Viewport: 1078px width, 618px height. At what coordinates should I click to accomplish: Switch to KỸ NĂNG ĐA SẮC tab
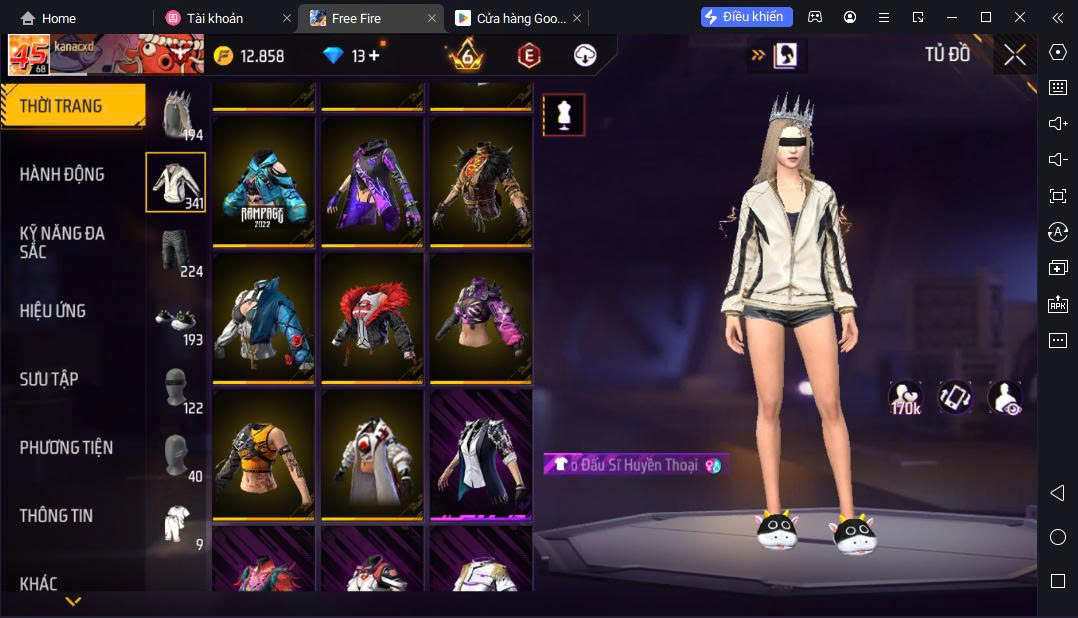point(62,242)
